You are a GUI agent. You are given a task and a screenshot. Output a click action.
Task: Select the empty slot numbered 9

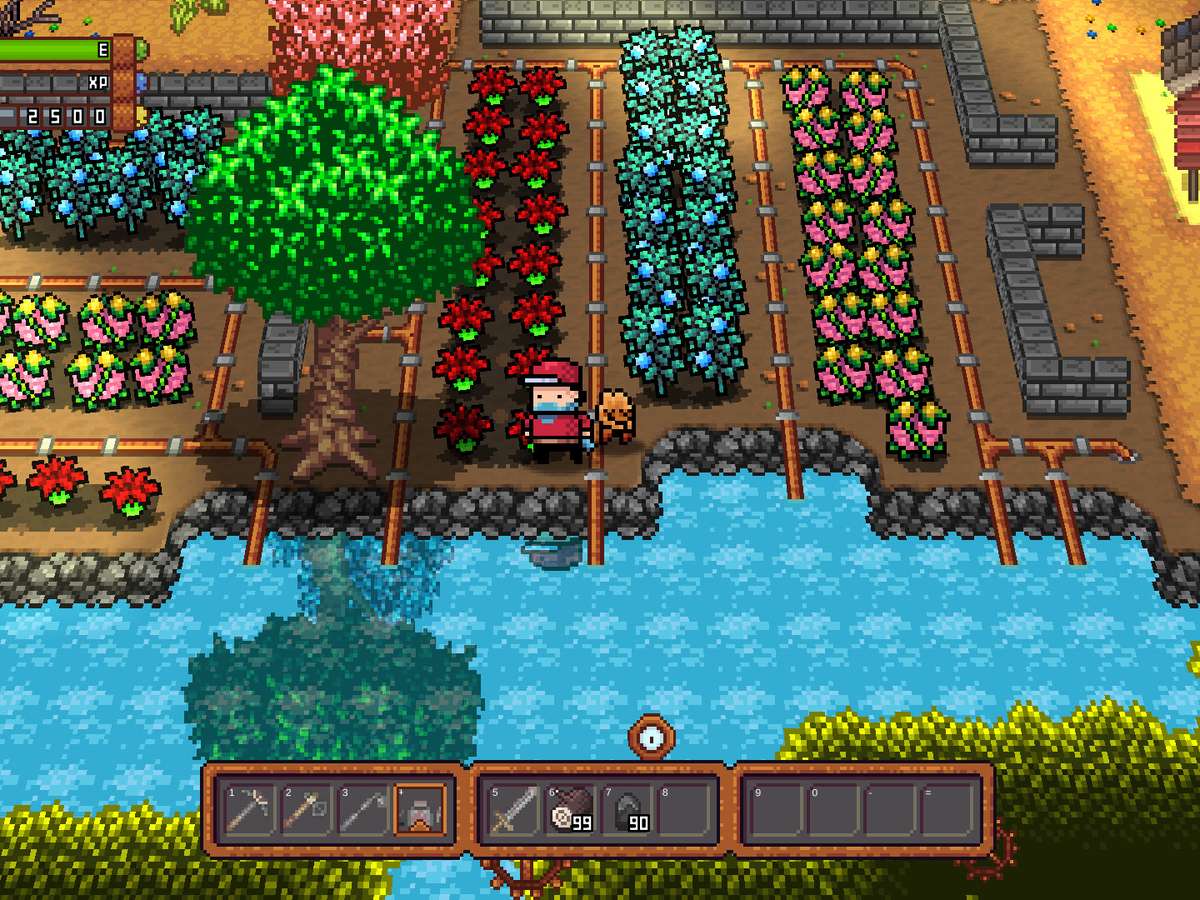[778, 809]
